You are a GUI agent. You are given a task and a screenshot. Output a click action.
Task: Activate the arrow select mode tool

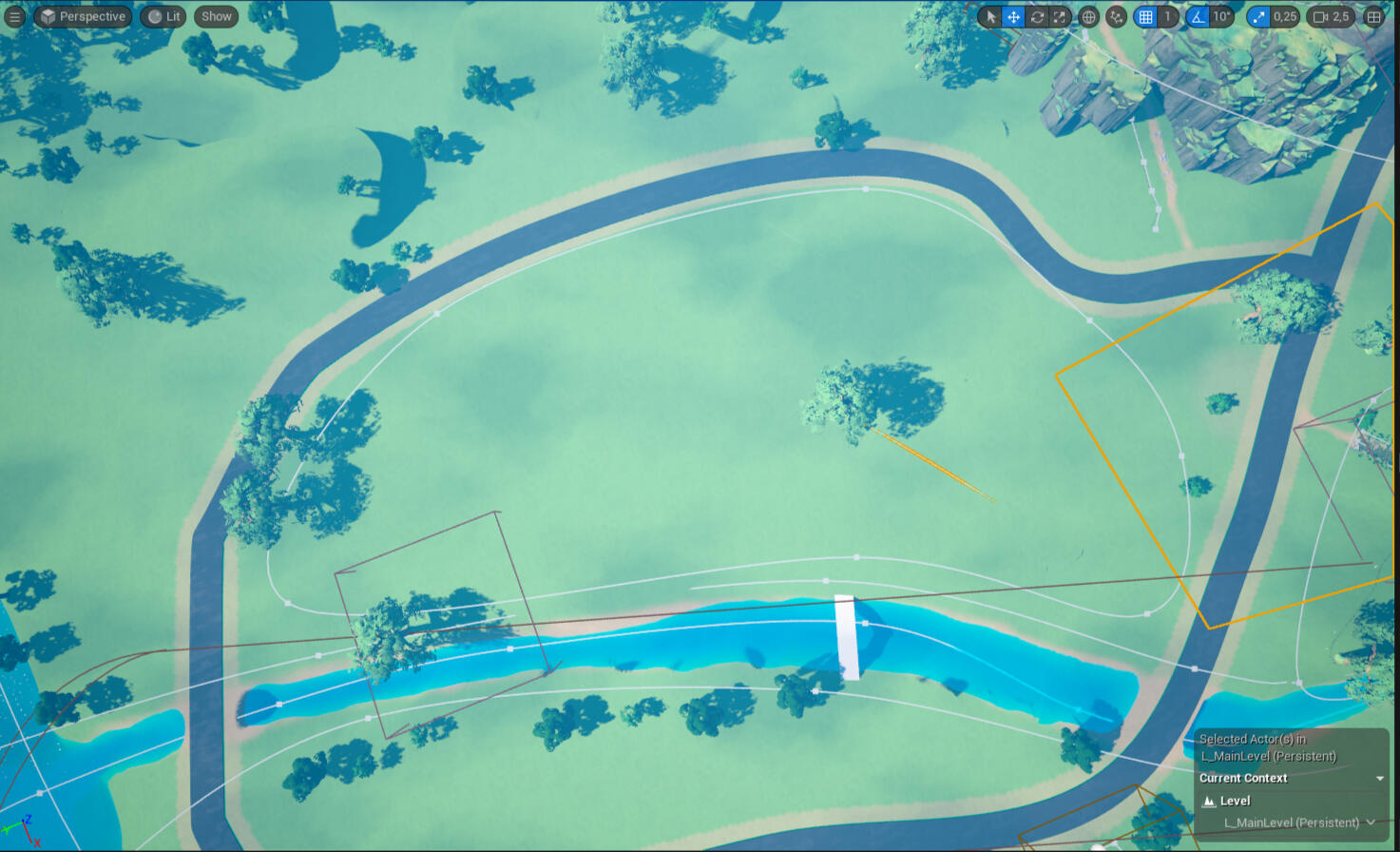(990, 16)
